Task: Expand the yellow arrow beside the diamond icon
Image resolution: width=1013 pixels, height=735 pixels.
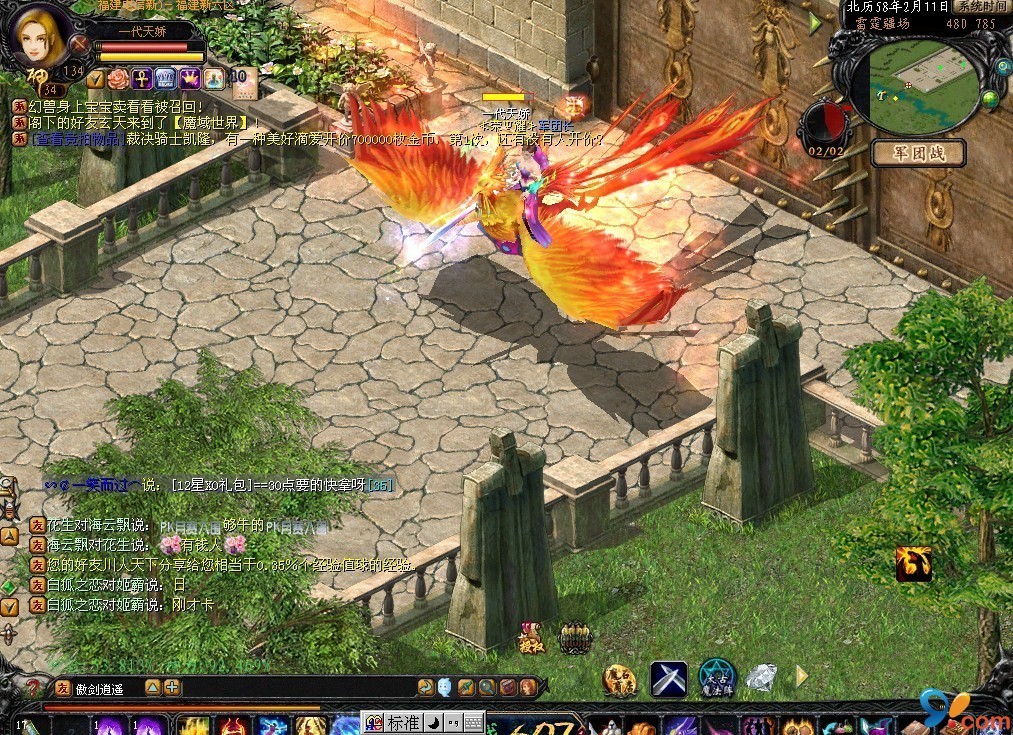Action: click(801, 677)
